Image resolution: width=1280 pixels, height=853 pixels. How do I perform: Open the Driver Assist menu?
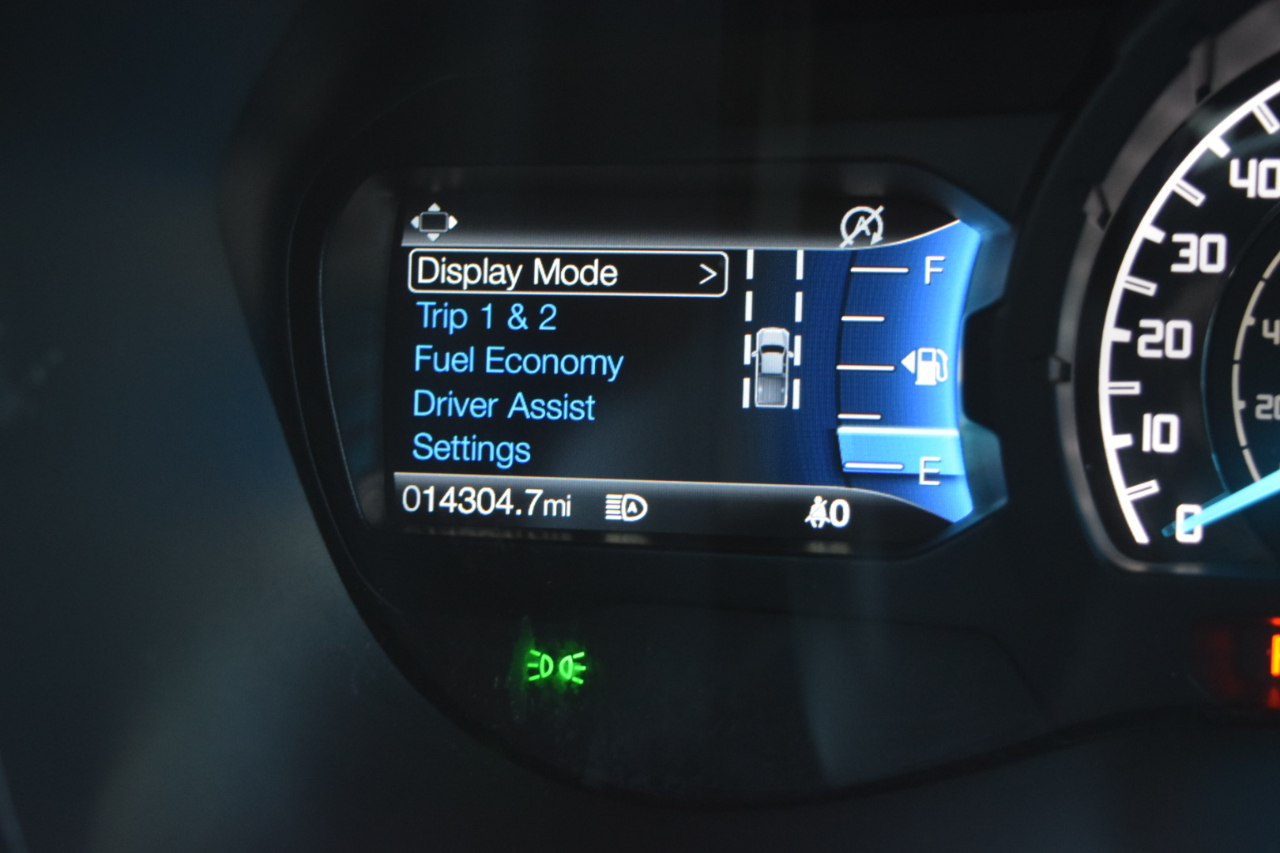coord(504,406)
